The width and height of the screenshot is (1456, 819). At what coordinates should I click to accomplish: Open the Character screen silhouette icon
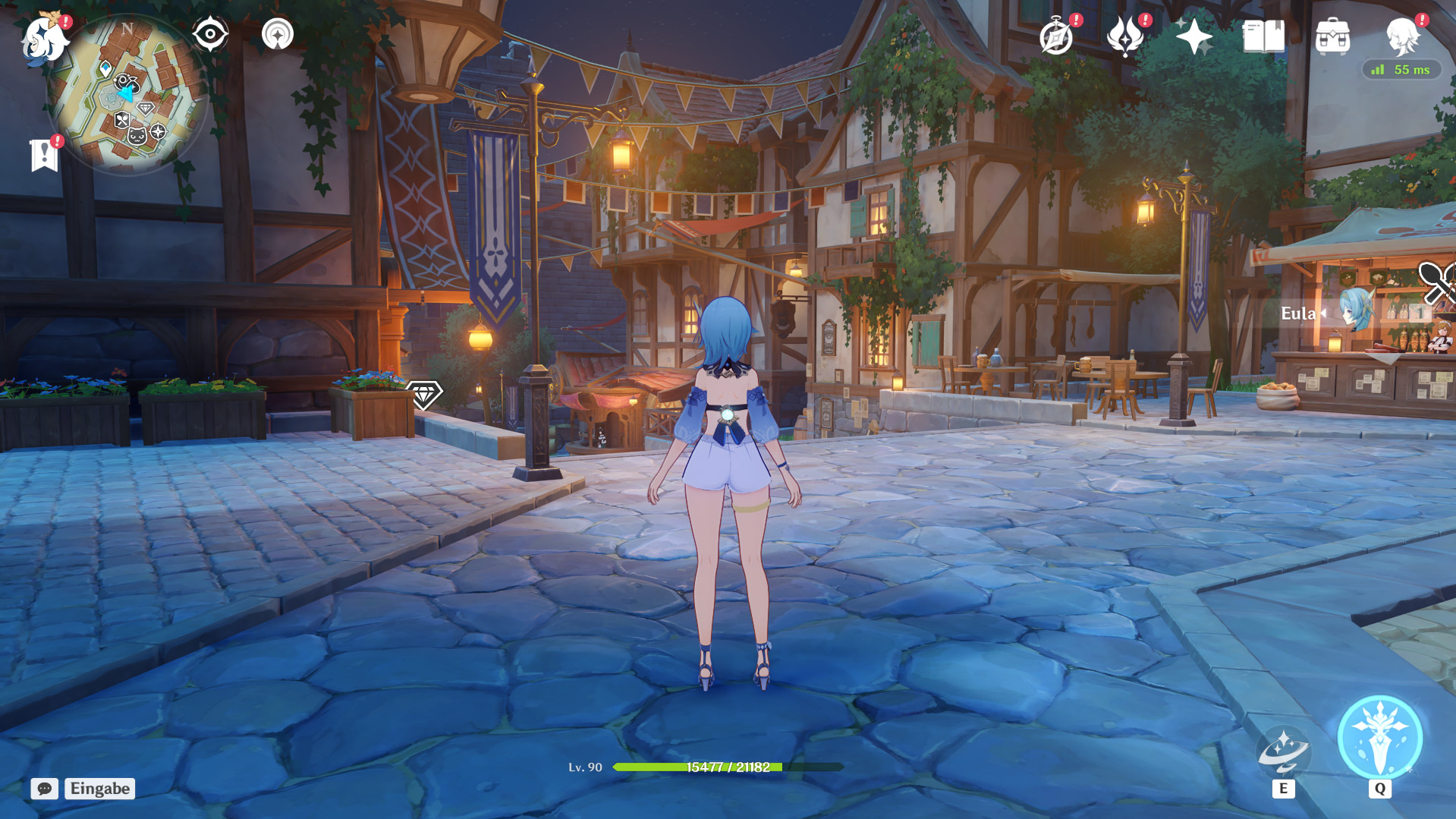click(x=1404, y=36)
